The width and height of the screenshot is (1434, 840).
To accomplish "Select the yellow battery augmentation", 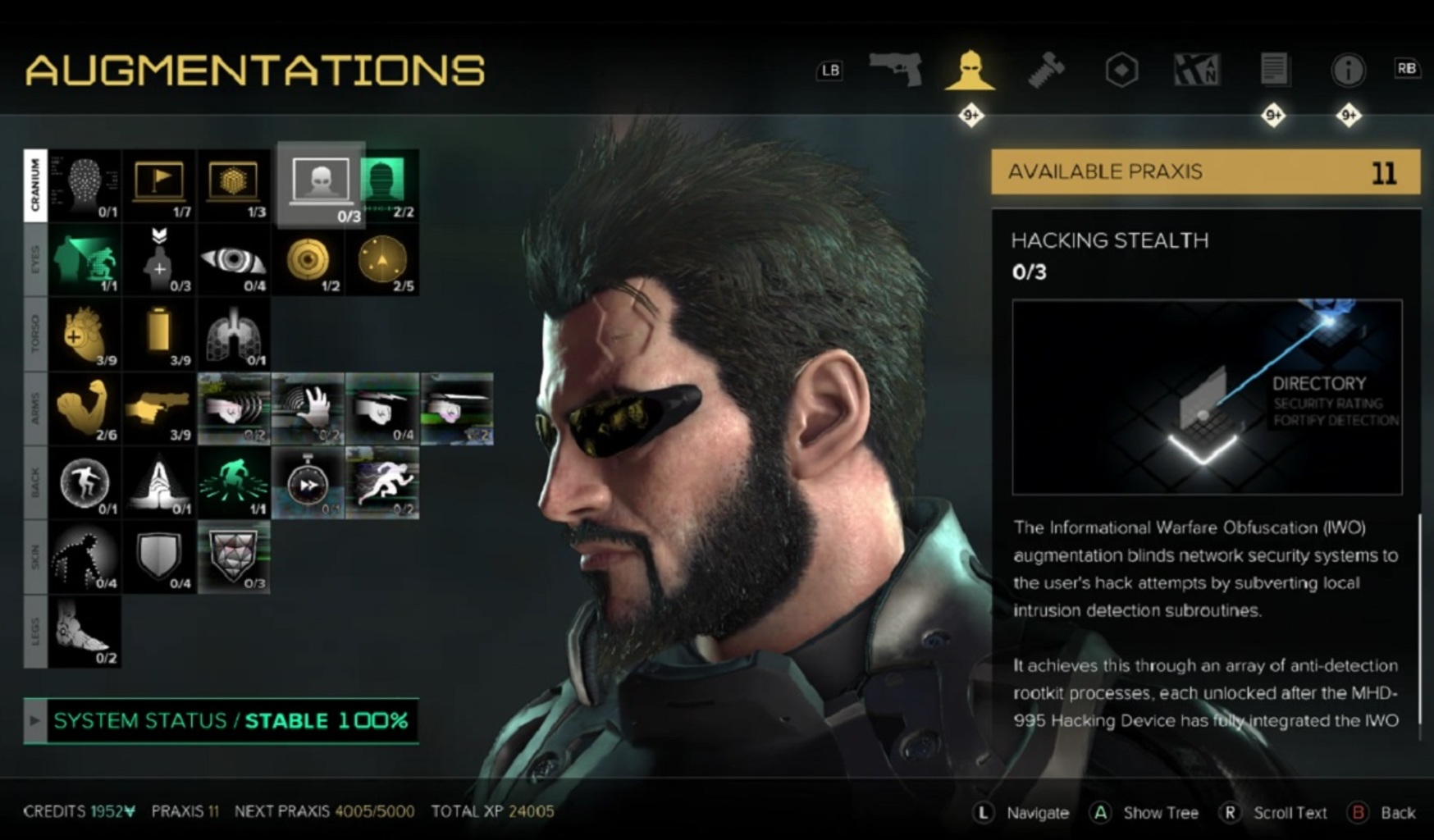I will (159, 335).
